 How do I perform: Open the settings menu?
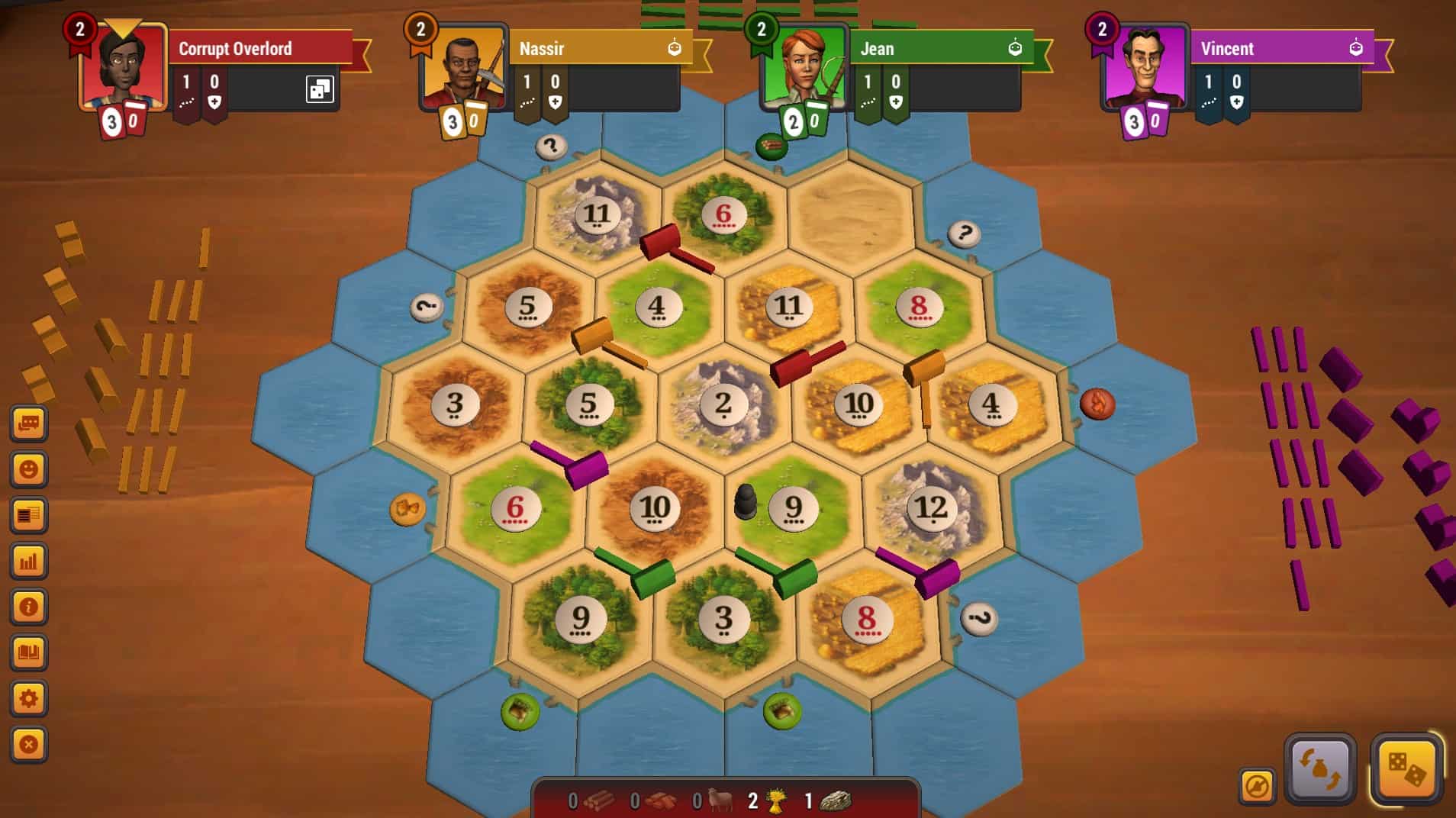[29, 697]
